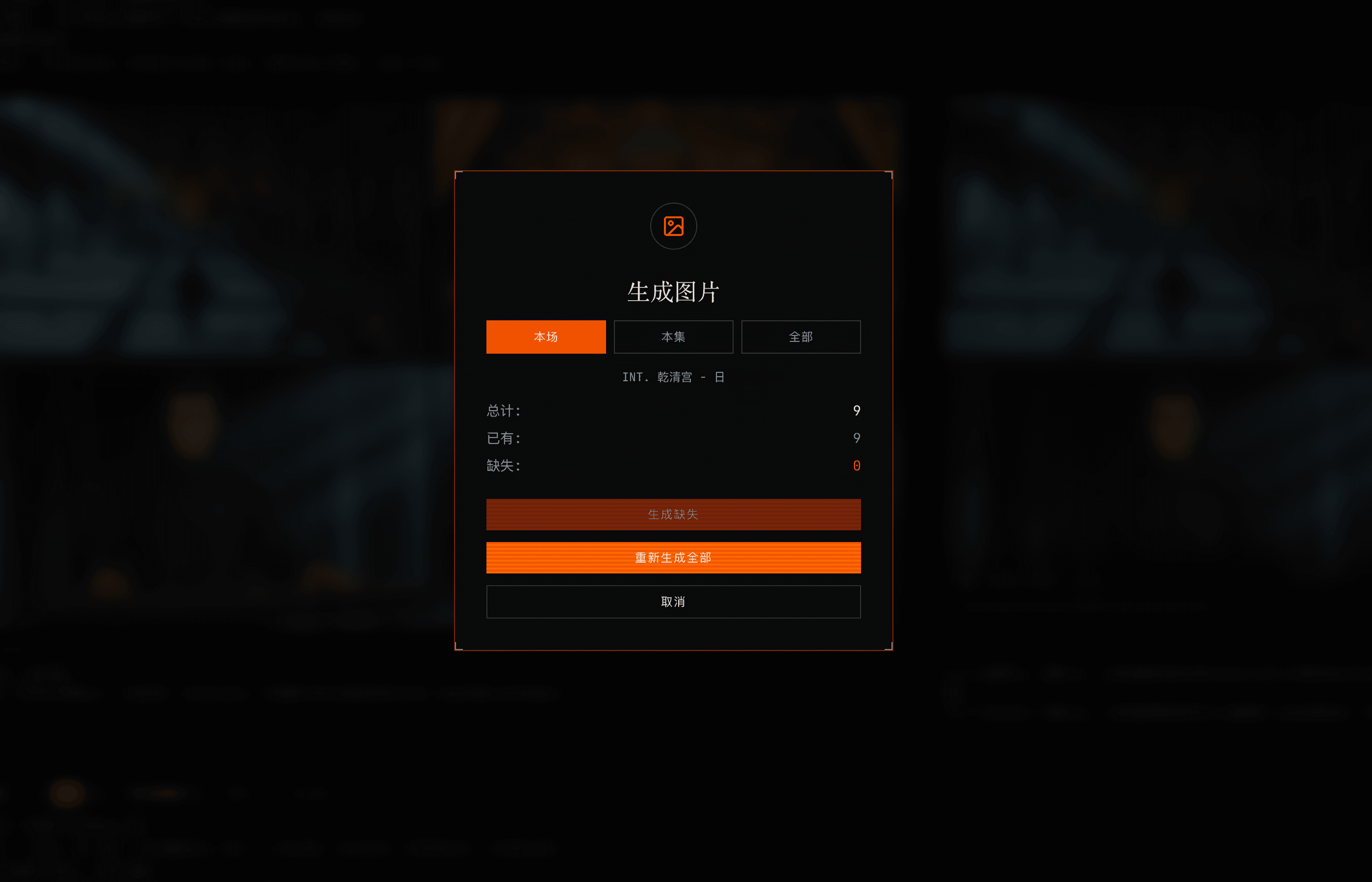Choose the 全部 tab

tap(800, 337)
